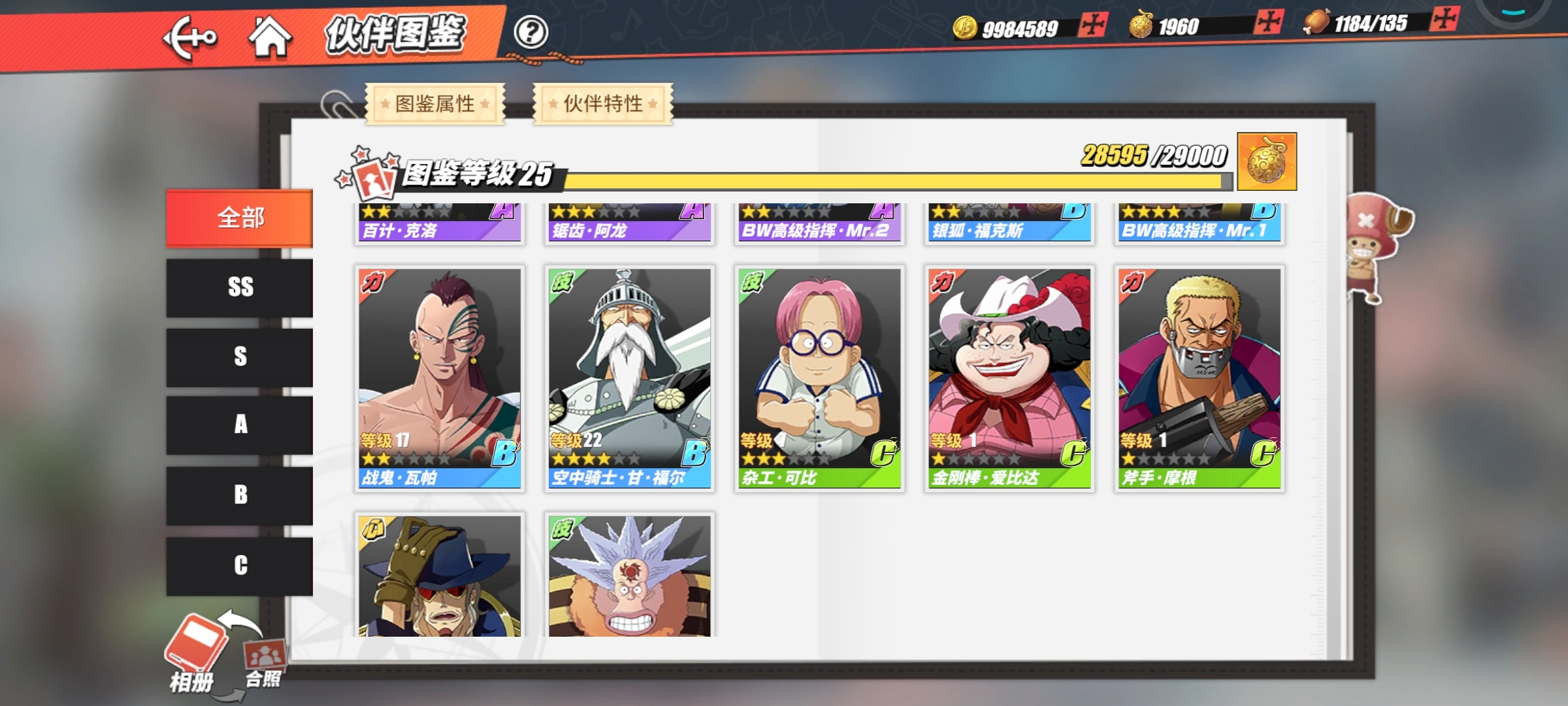Filter partners by SS rank
The height and width of the screenshot is (706, 1568).
click(240, 288)
